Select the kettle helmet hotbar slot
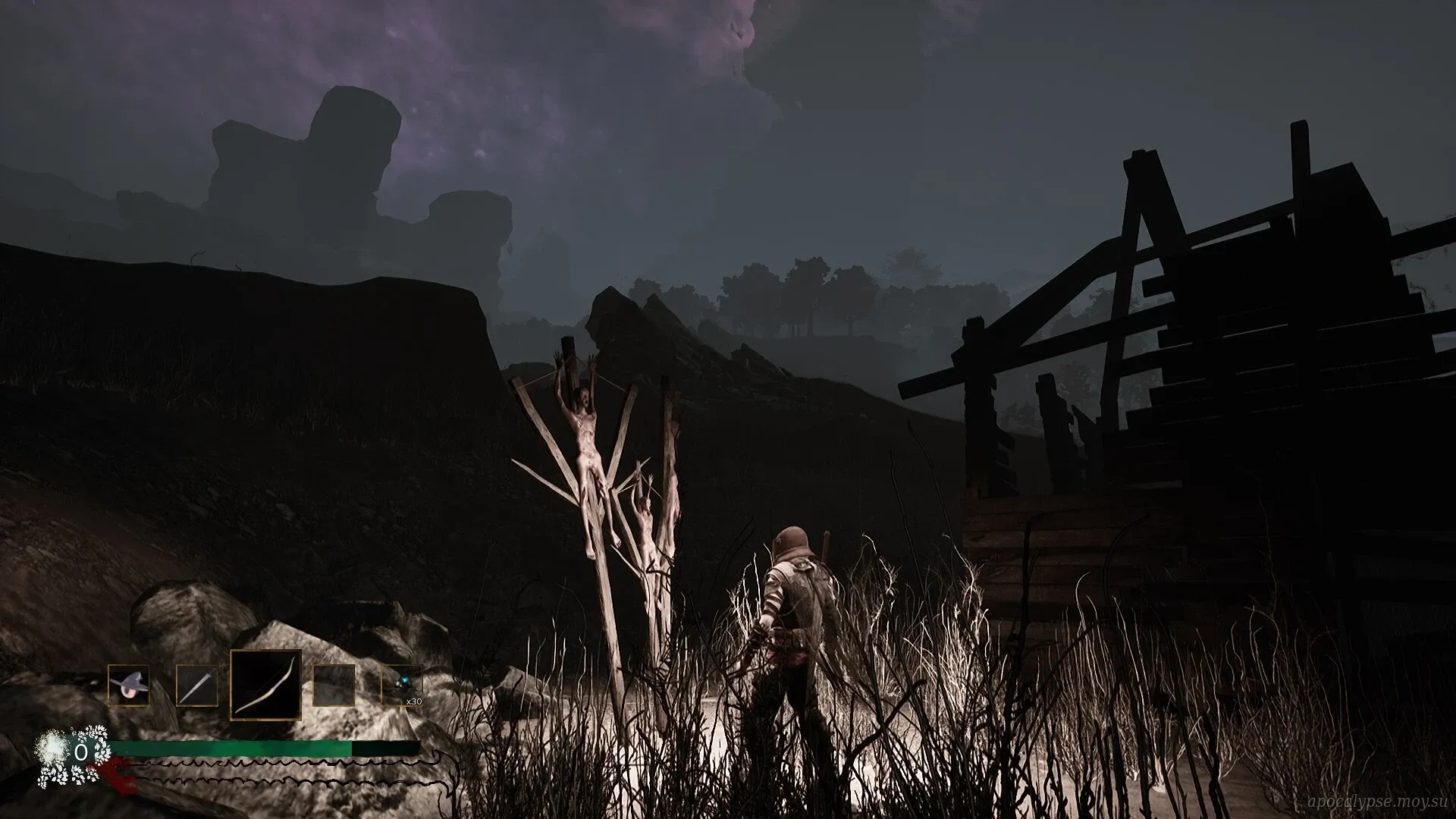This screenshot has height=819, width=1456. coord(128,686)
